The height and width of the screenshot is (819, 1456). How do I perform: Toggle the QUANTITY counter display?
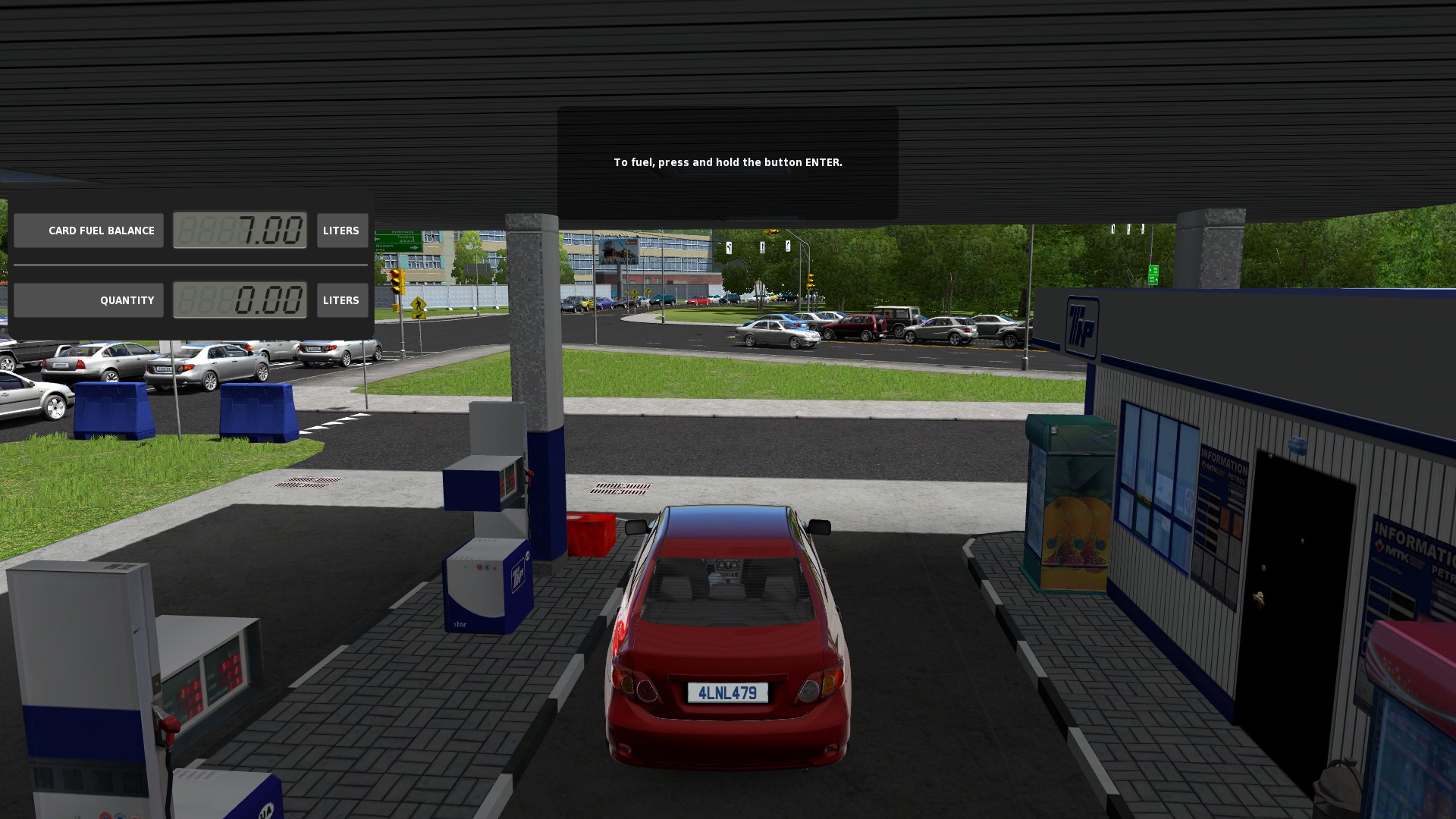[x=240, y=300]
